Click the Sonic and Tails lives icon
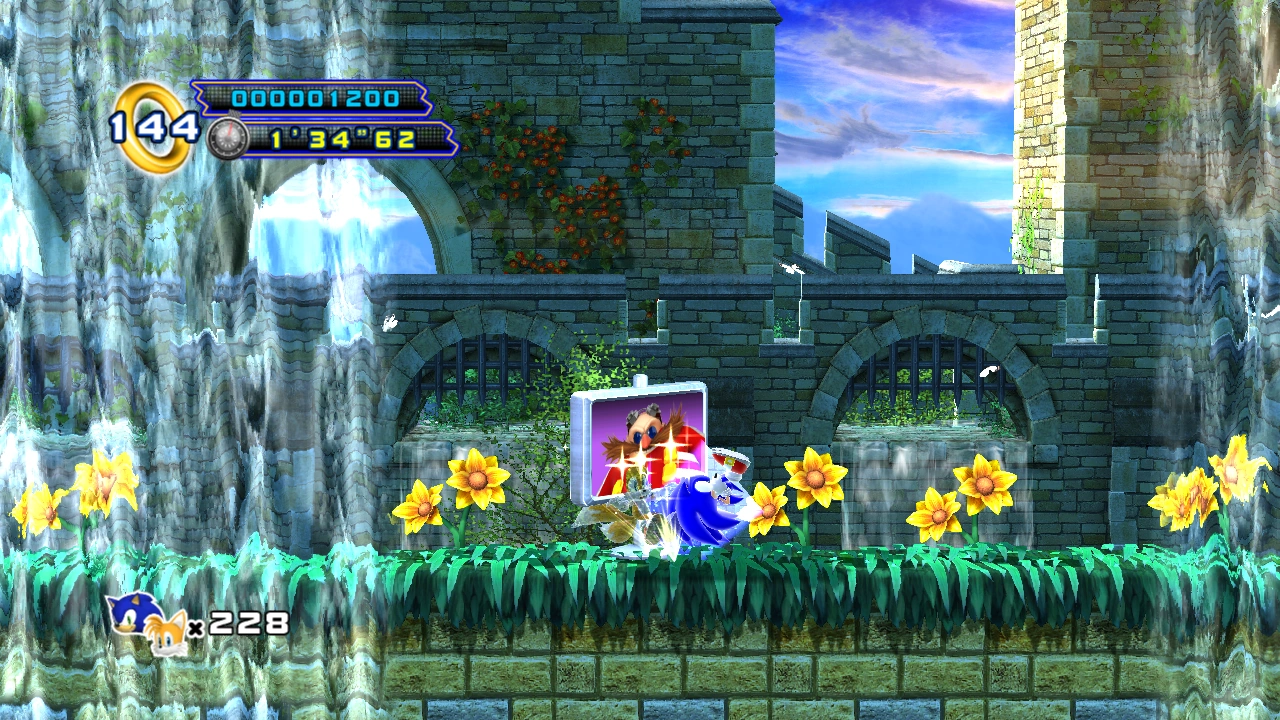 148,622
